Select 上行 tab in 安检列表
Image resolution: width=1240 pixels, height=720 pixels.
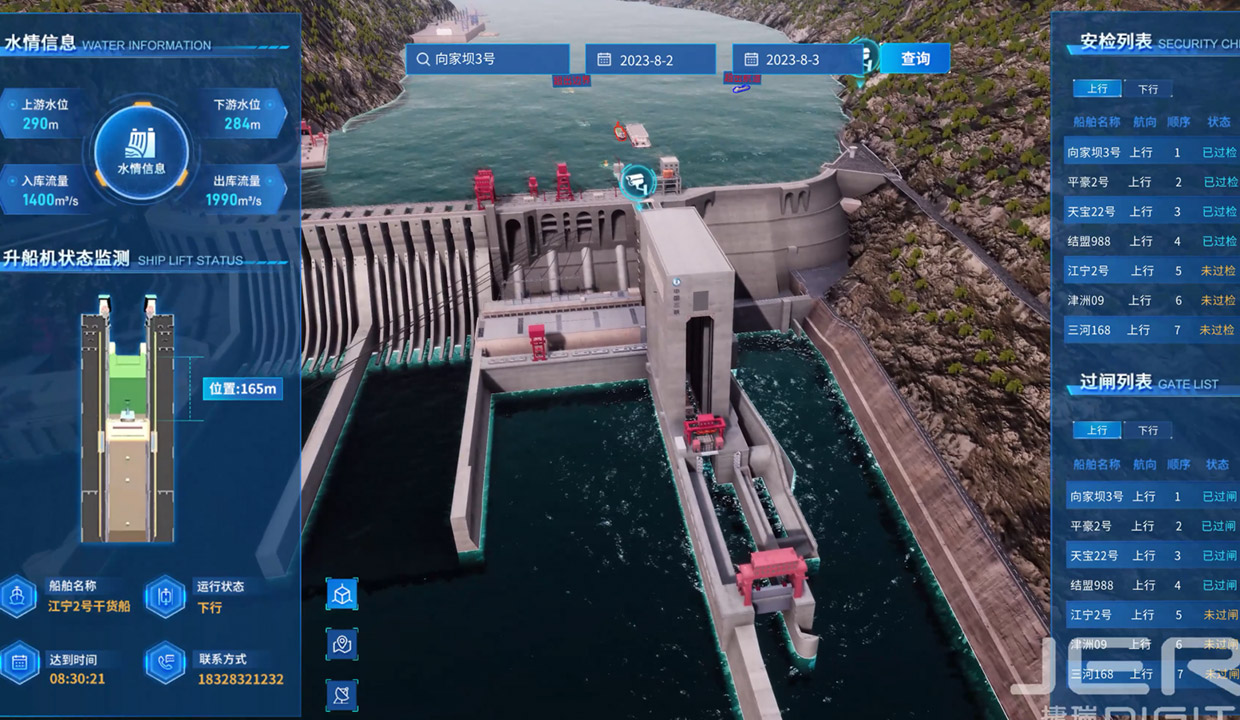point(1097,89)
